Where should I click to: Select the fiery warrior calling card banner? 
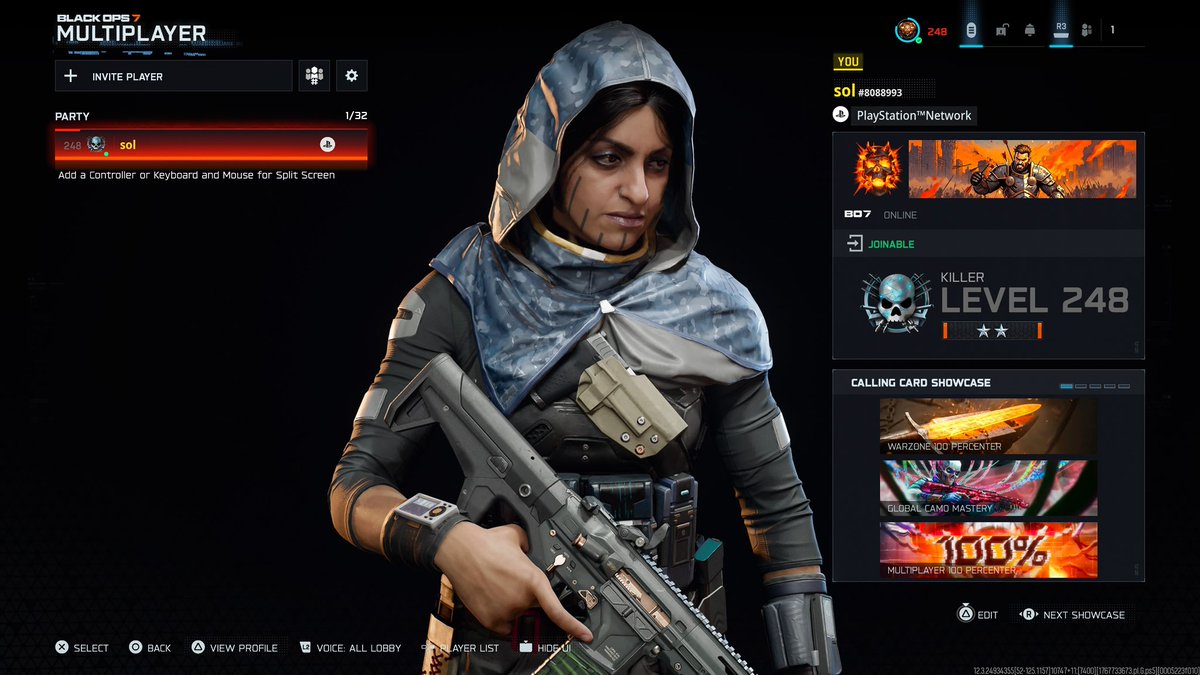click(x=1022, y=168)
